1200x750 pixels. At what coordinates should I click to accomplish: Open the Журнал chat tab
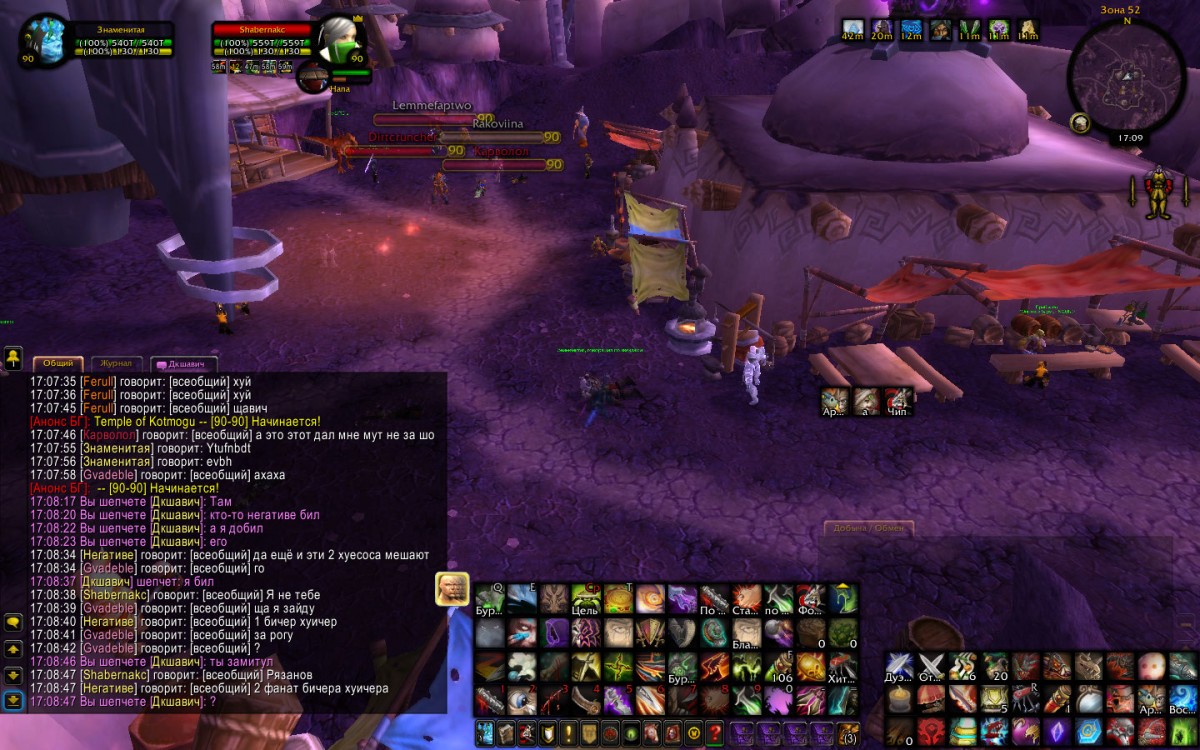click(116, 365)
